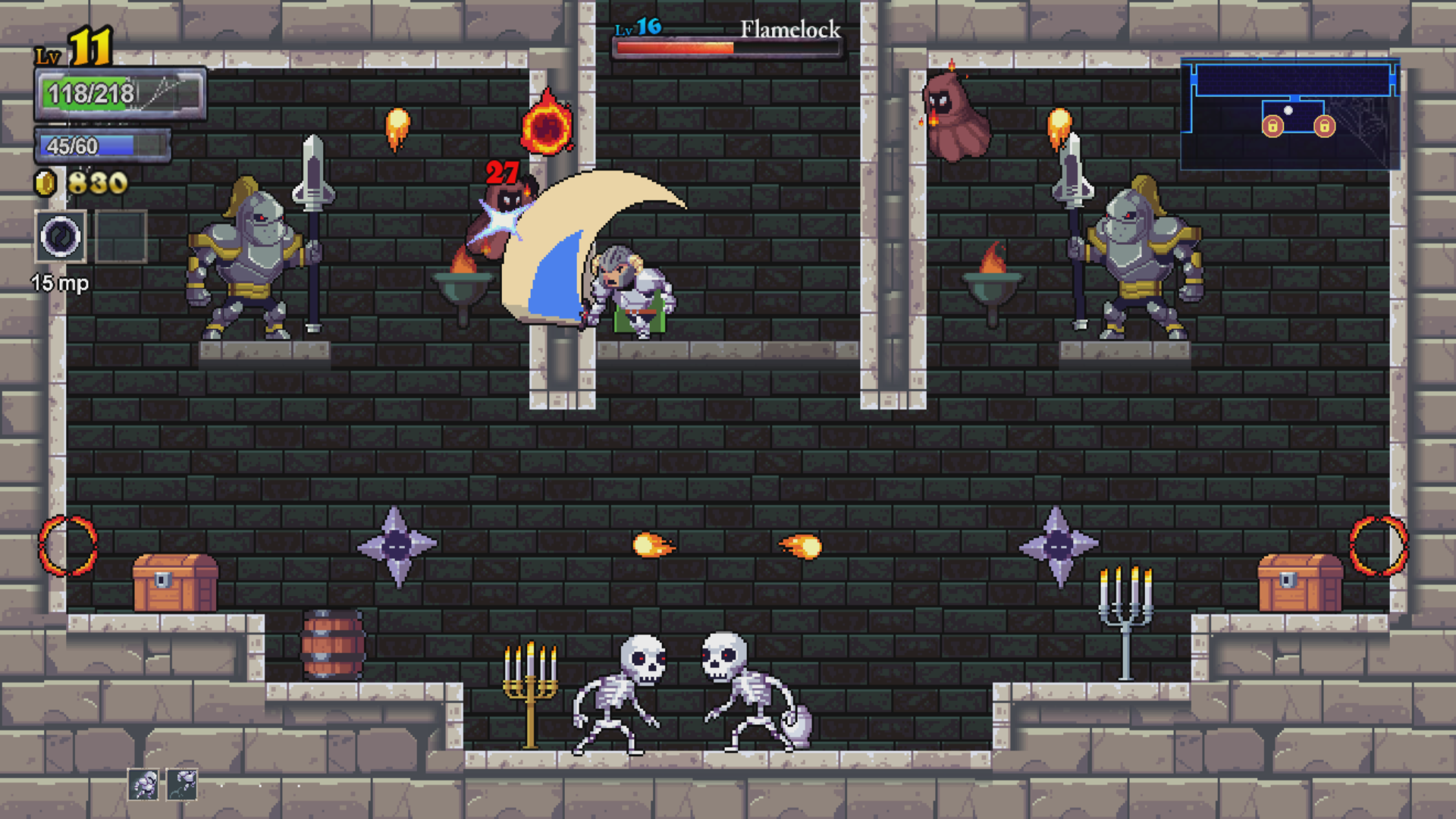Image resolution: width=1456 pixels, height=819 pixels.
Task: Select the empty slot beside the spell icon
Action: [x=121, y=237]
